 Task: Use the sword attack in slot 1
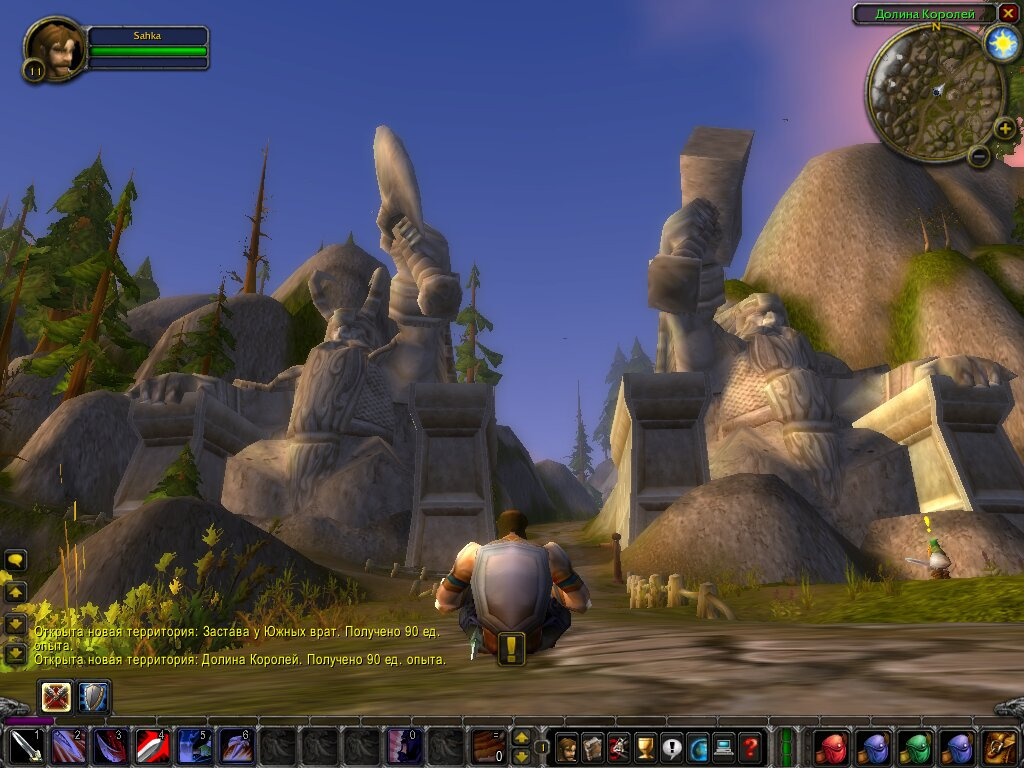pyautogui.click(x=25, y=747)
